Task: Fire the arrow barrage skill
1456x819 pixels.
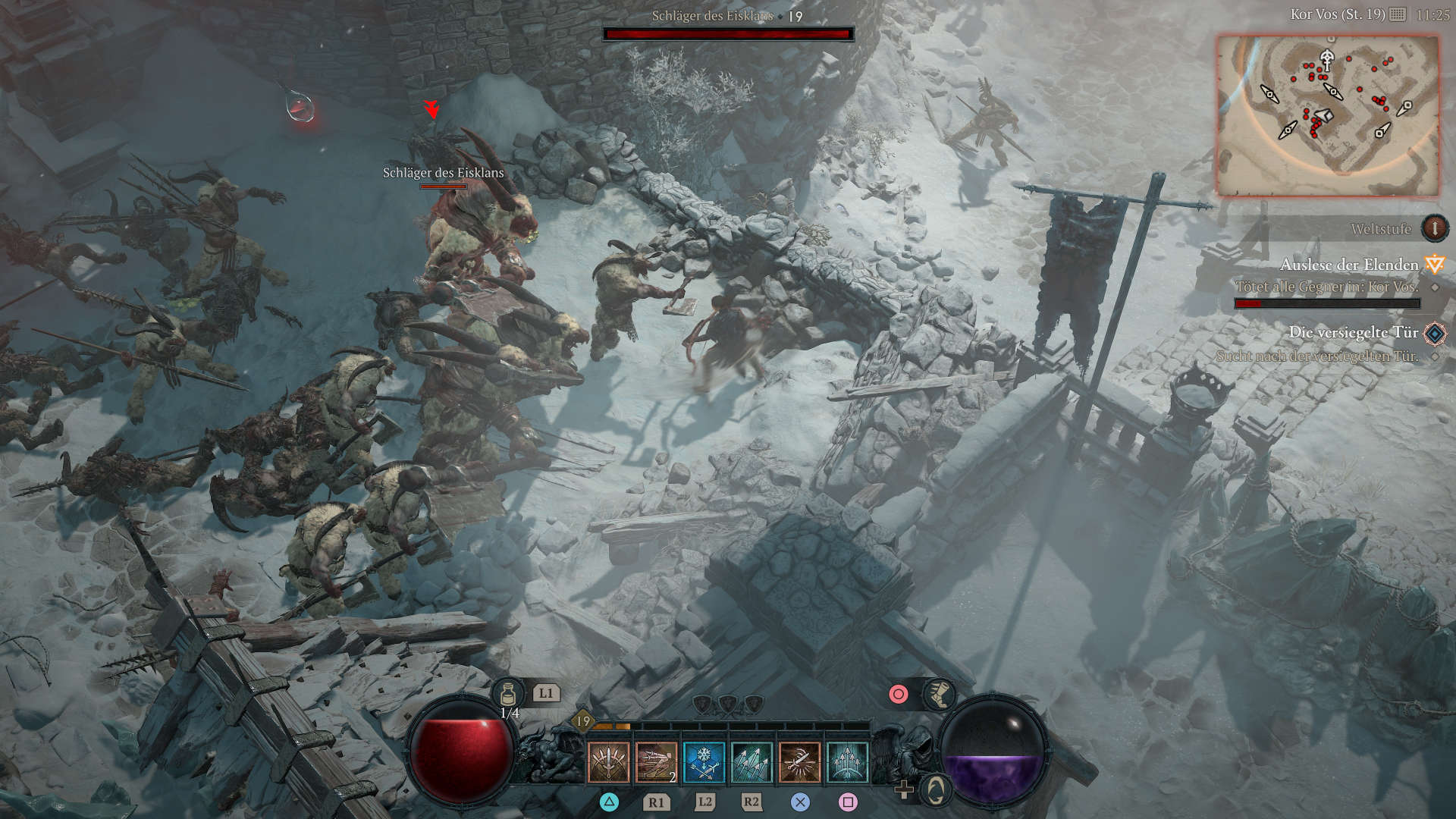Action: coord(752,762)
